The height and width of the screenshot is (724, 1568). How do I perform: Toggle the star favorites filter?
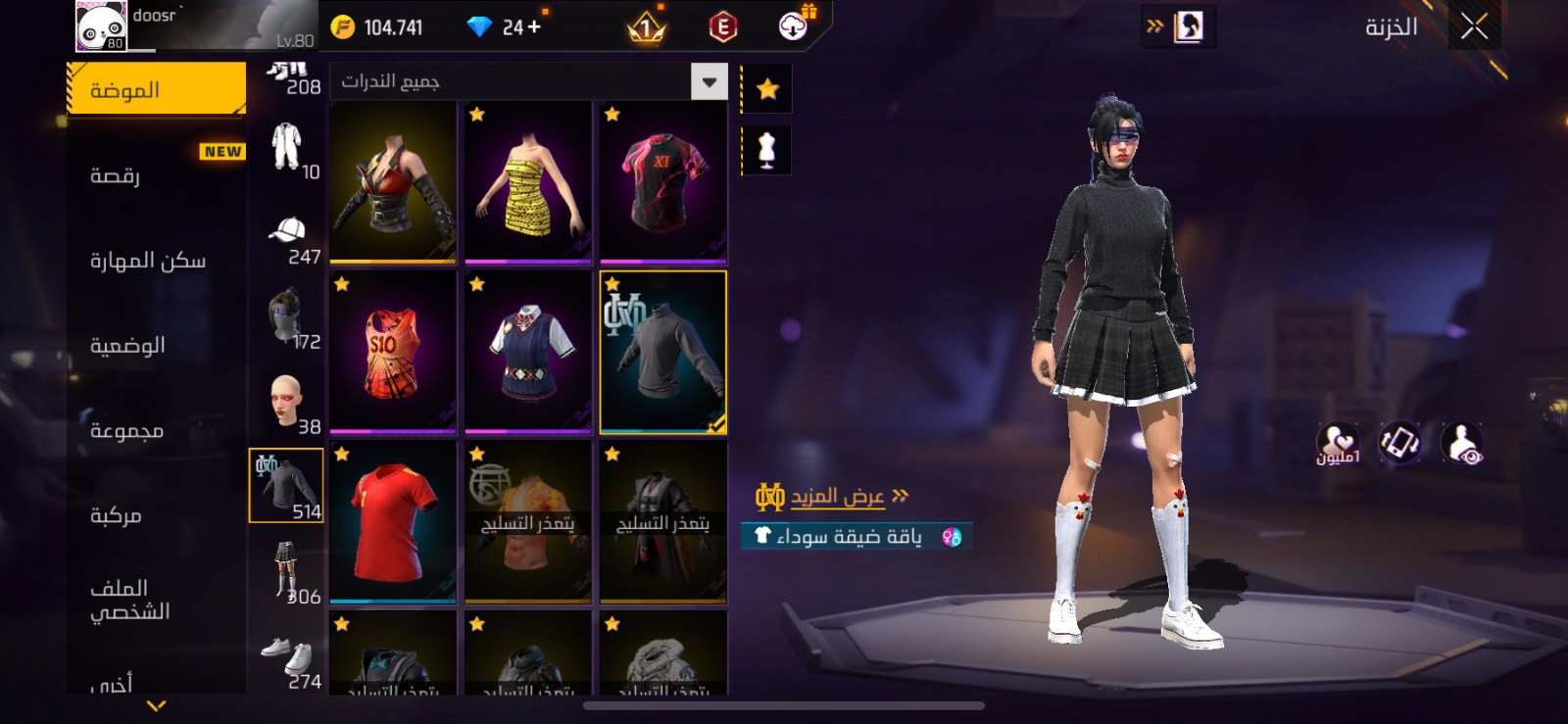[766, 89]
